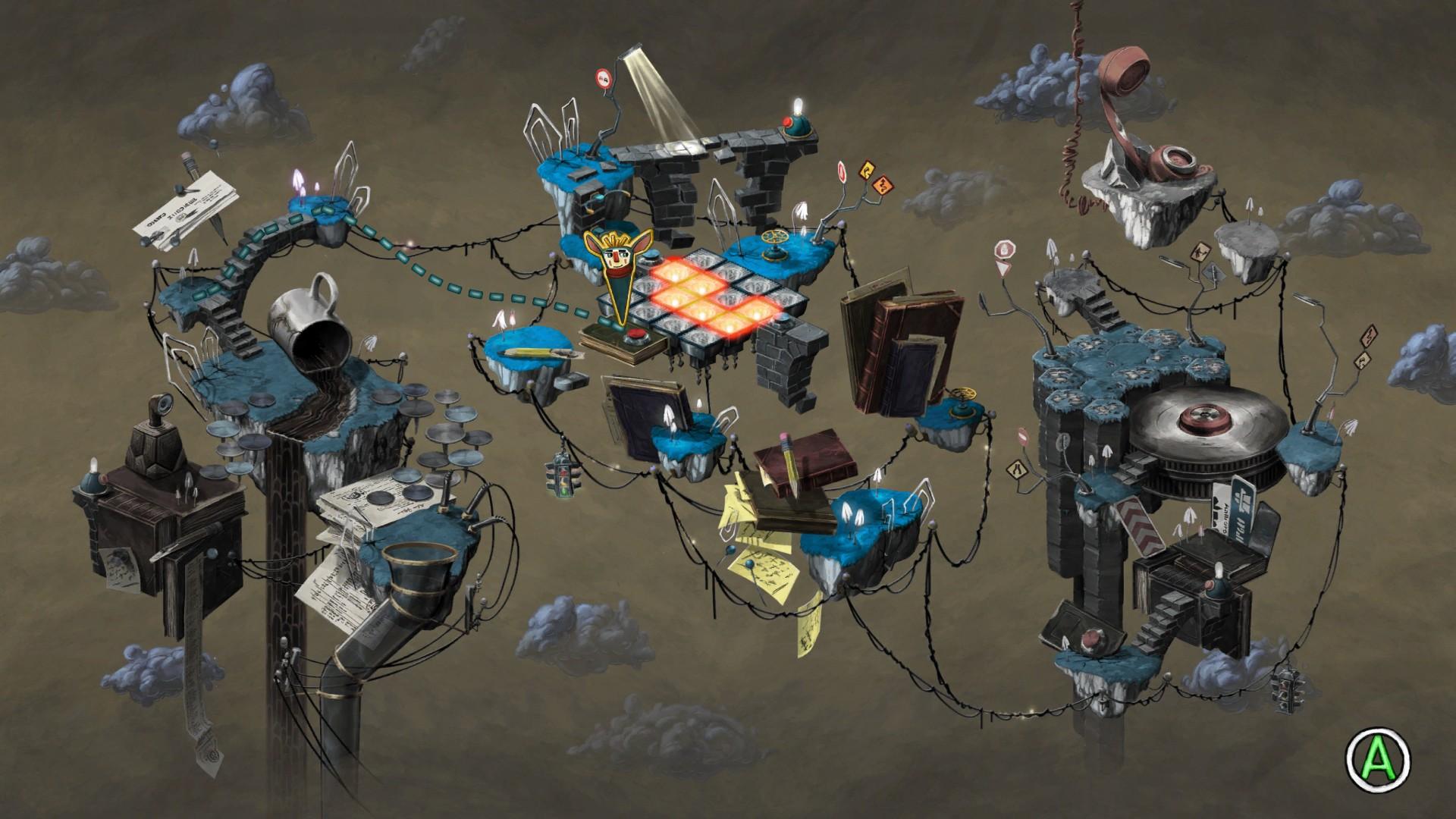Click the octagonal sign above the right staircase island
The height and width of the screenshot is (819, 1456).
[1005, 250]
